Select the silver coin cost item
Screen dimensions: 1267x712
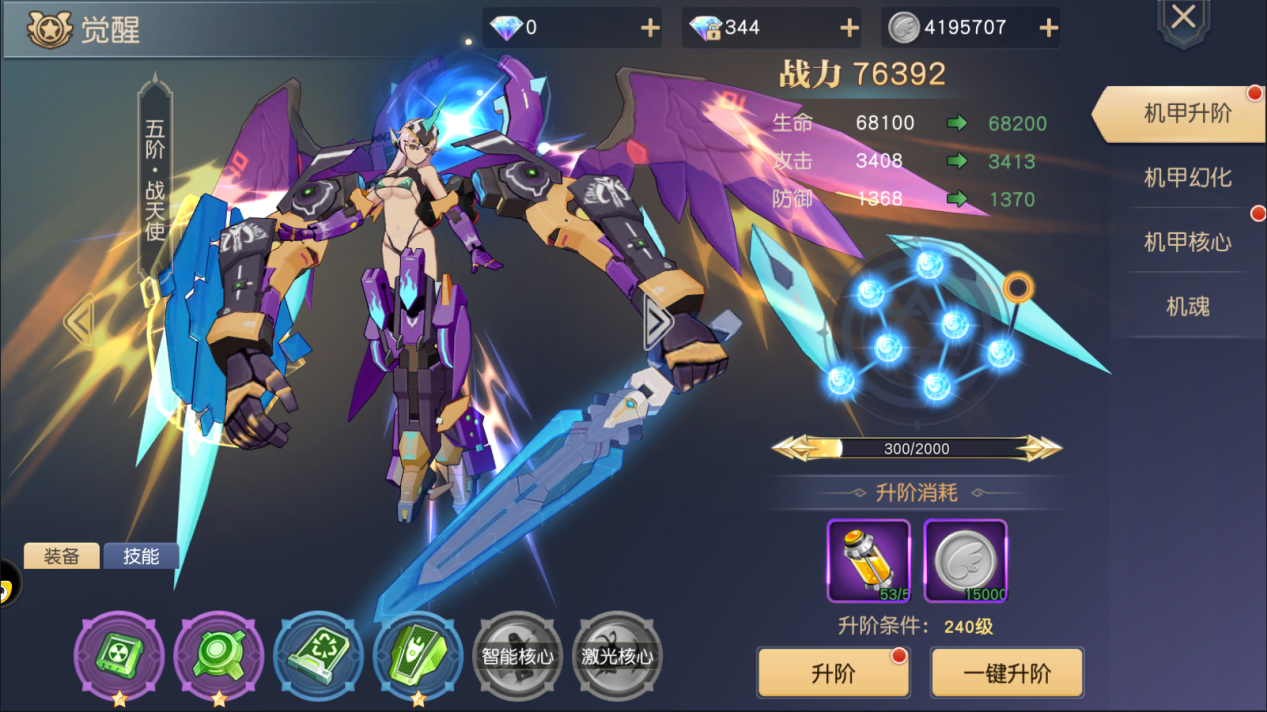(965, 560)
